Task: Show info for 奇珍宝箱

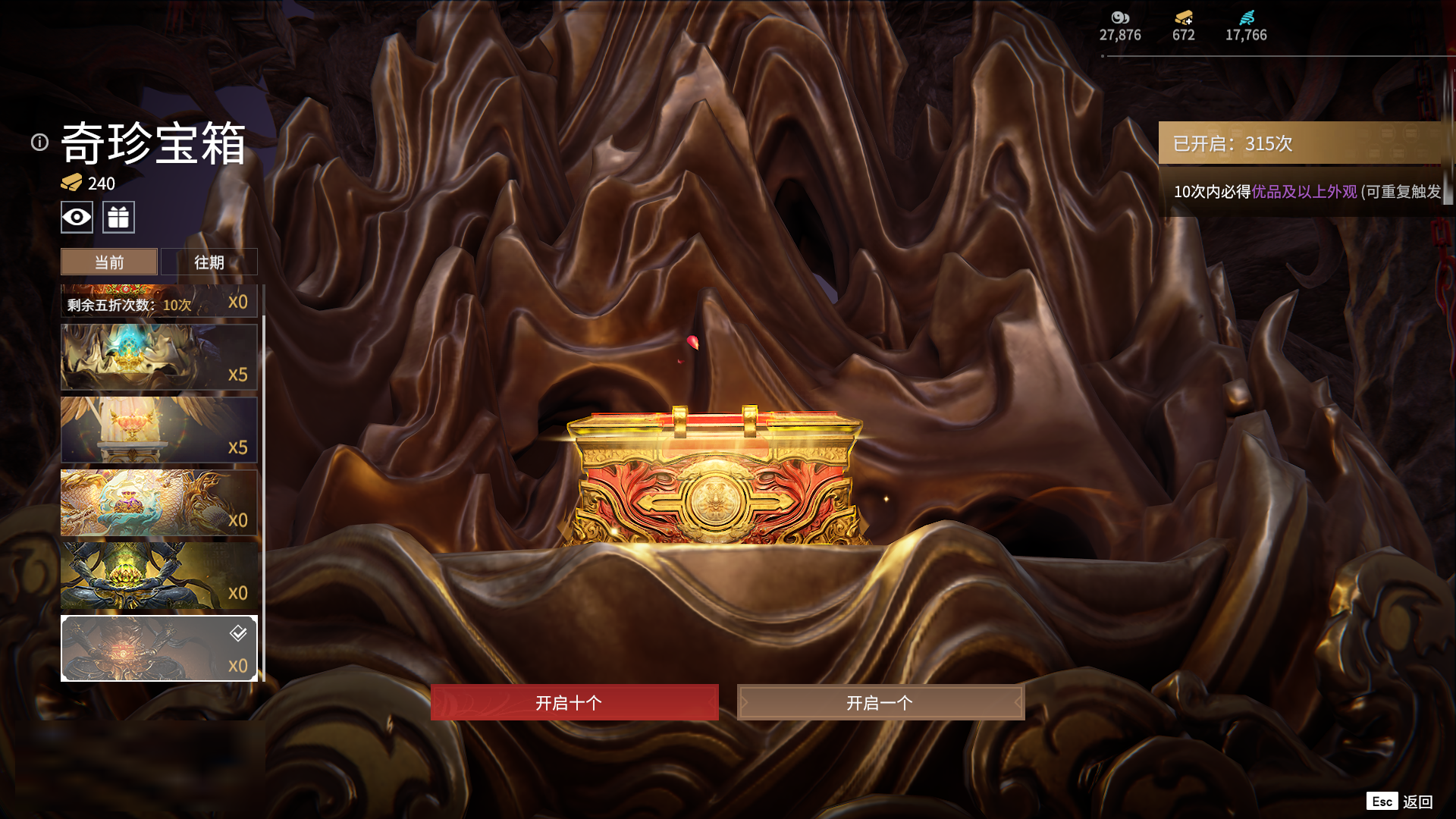Action: (39, 143)
